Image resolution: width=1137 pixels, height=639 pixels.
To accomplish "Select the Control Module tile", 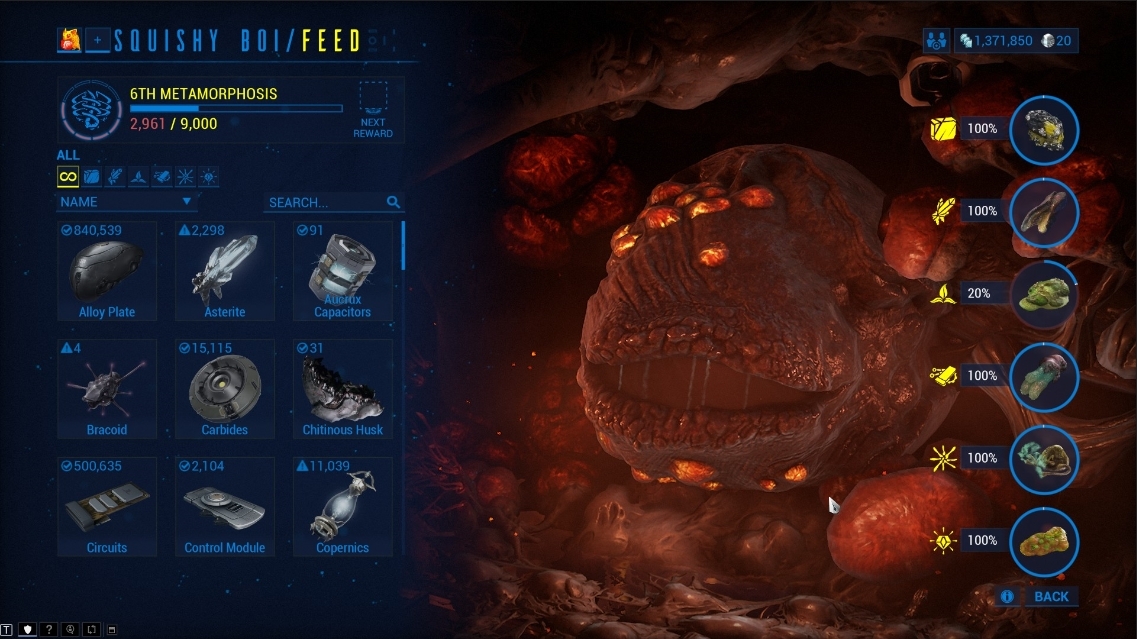I will pyautogui.click(x=225, y=507).
